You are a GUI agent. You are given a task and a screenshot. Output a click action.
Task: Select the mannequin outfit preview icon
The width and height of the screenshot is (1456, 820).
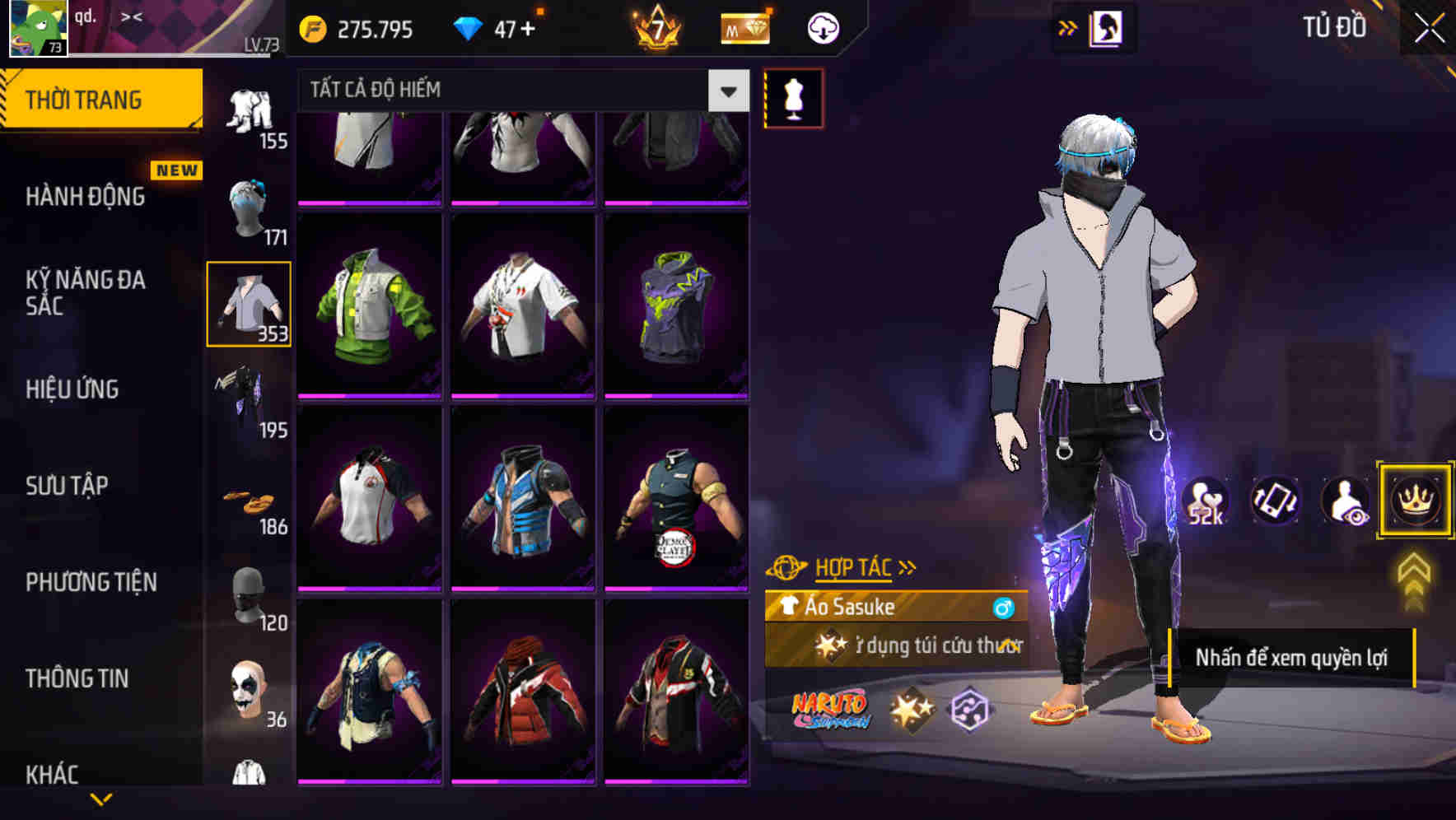pyautogui.click(x=793, y=97)
